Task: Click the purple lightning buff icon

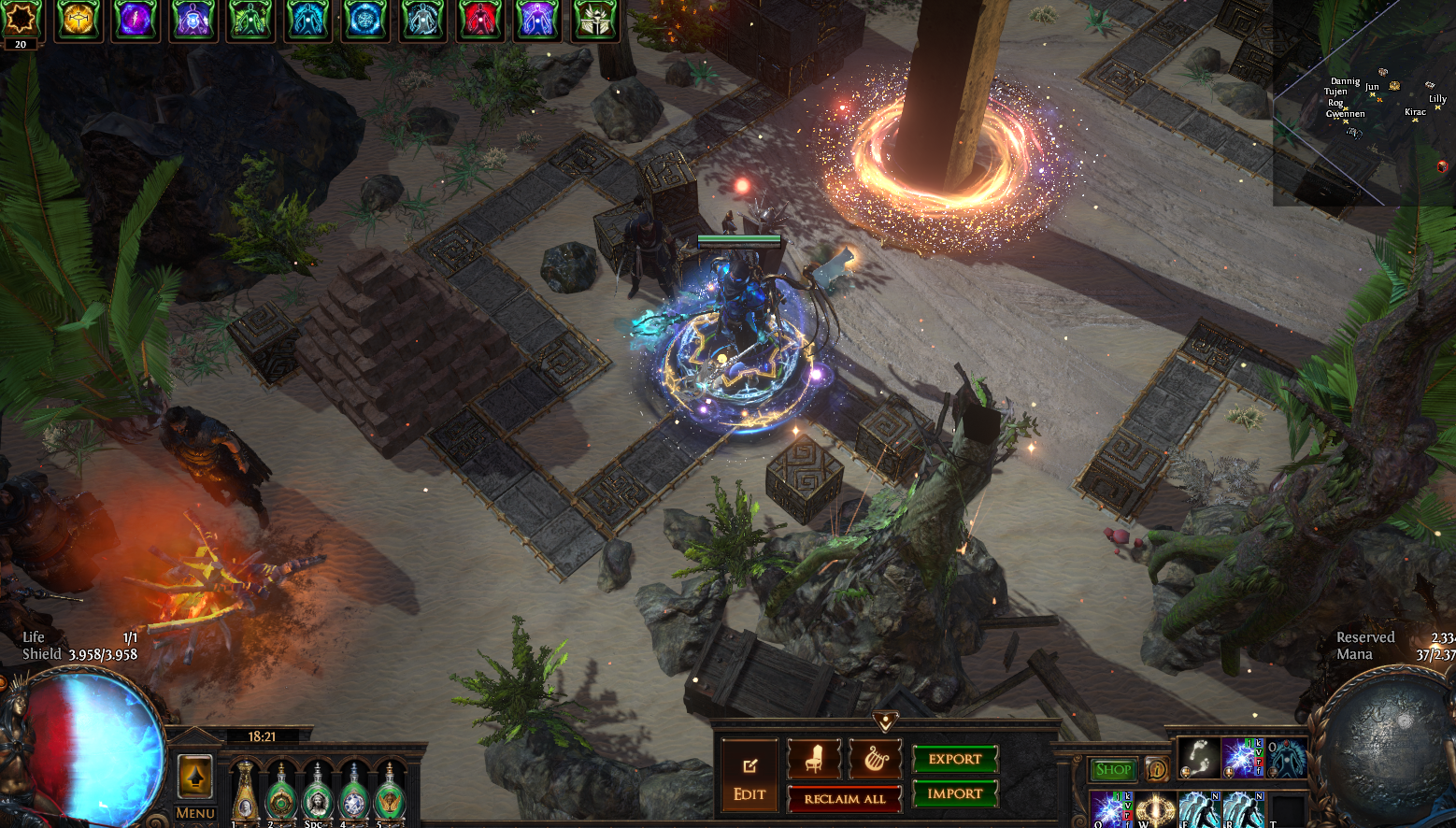Action: coord(136,20)
